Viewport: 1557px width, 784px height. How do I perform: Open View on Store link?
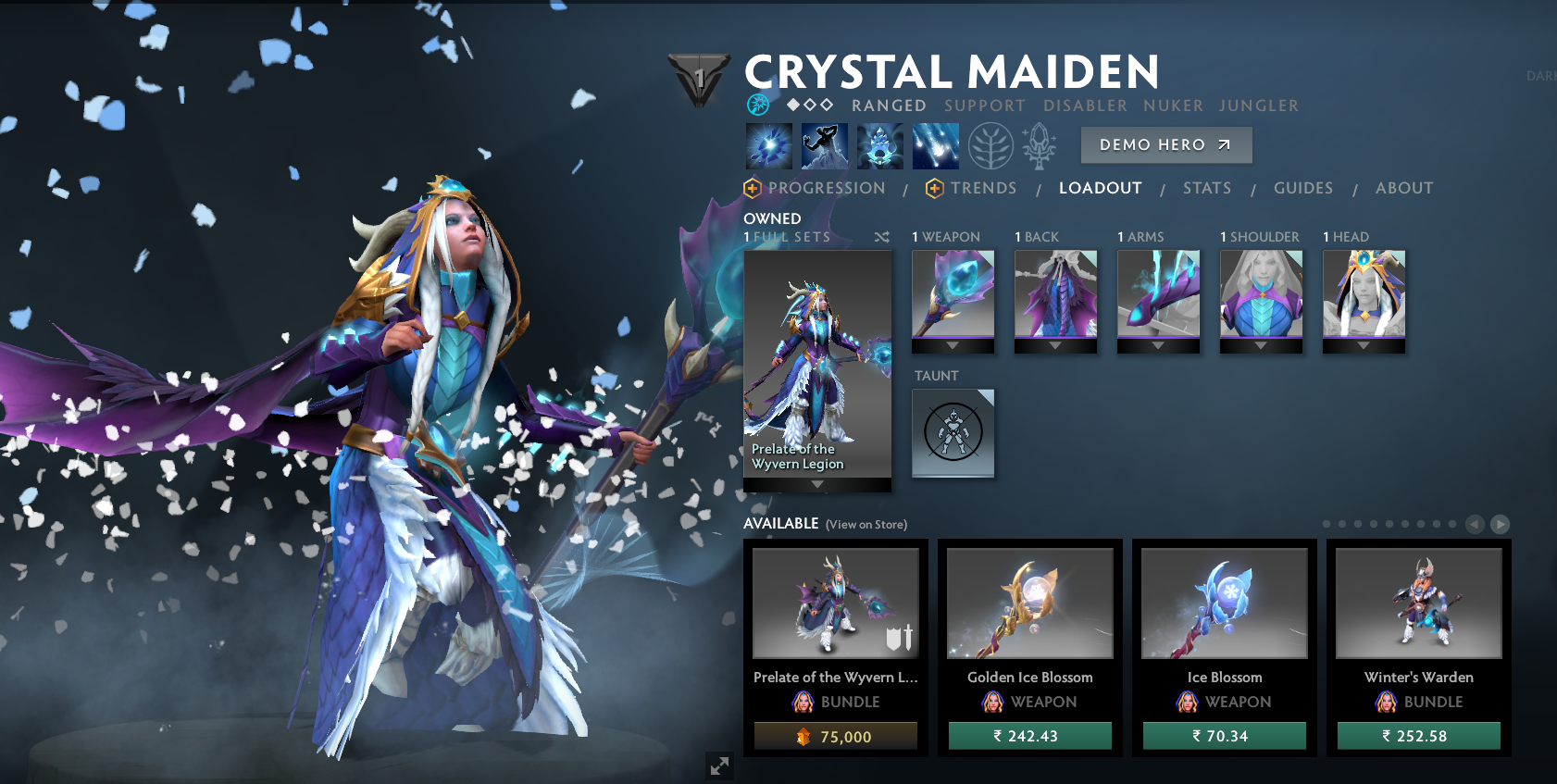pyautogui.click(x=866, y=524)
